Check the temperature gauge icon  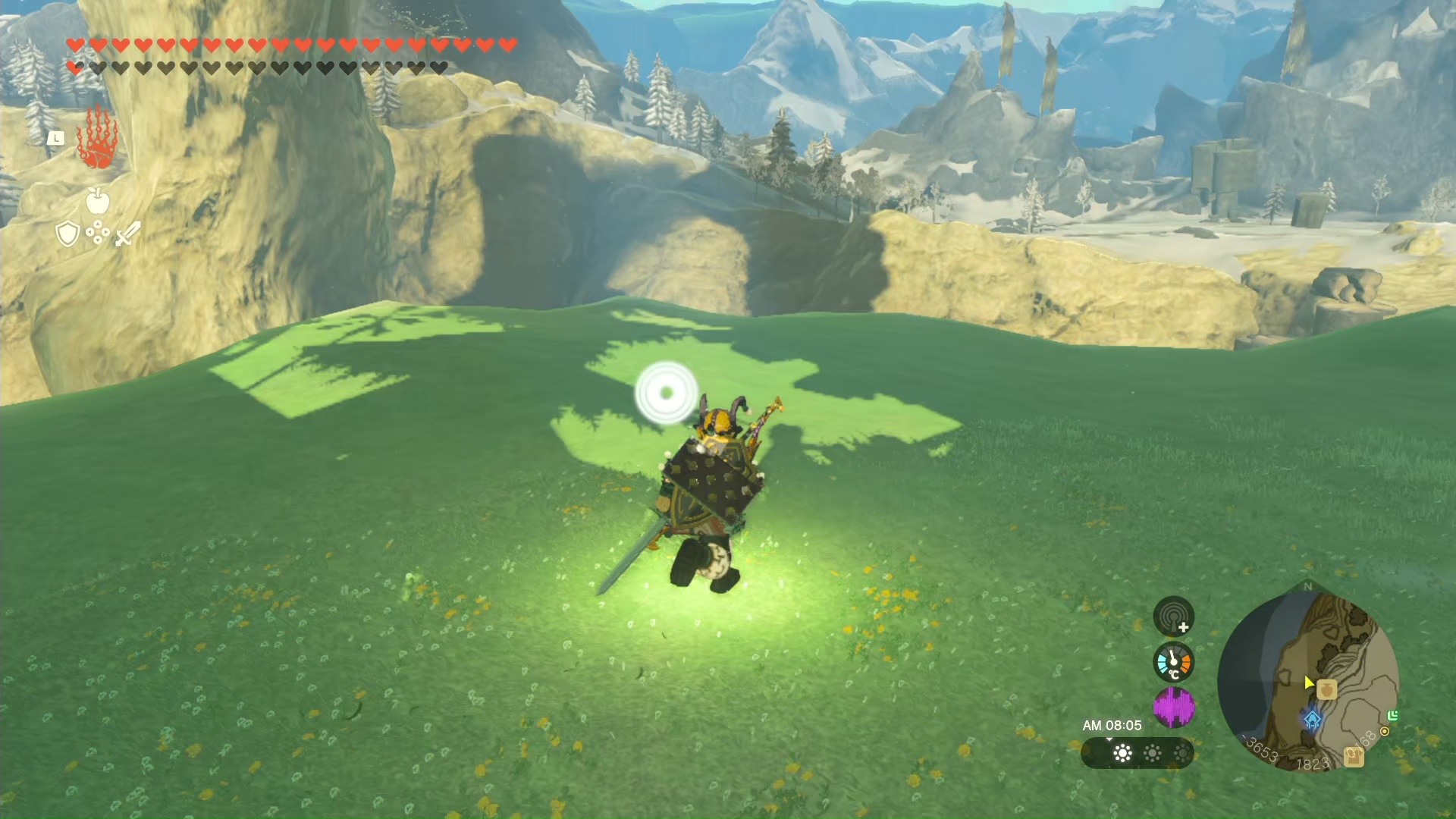click(1173, 662)
